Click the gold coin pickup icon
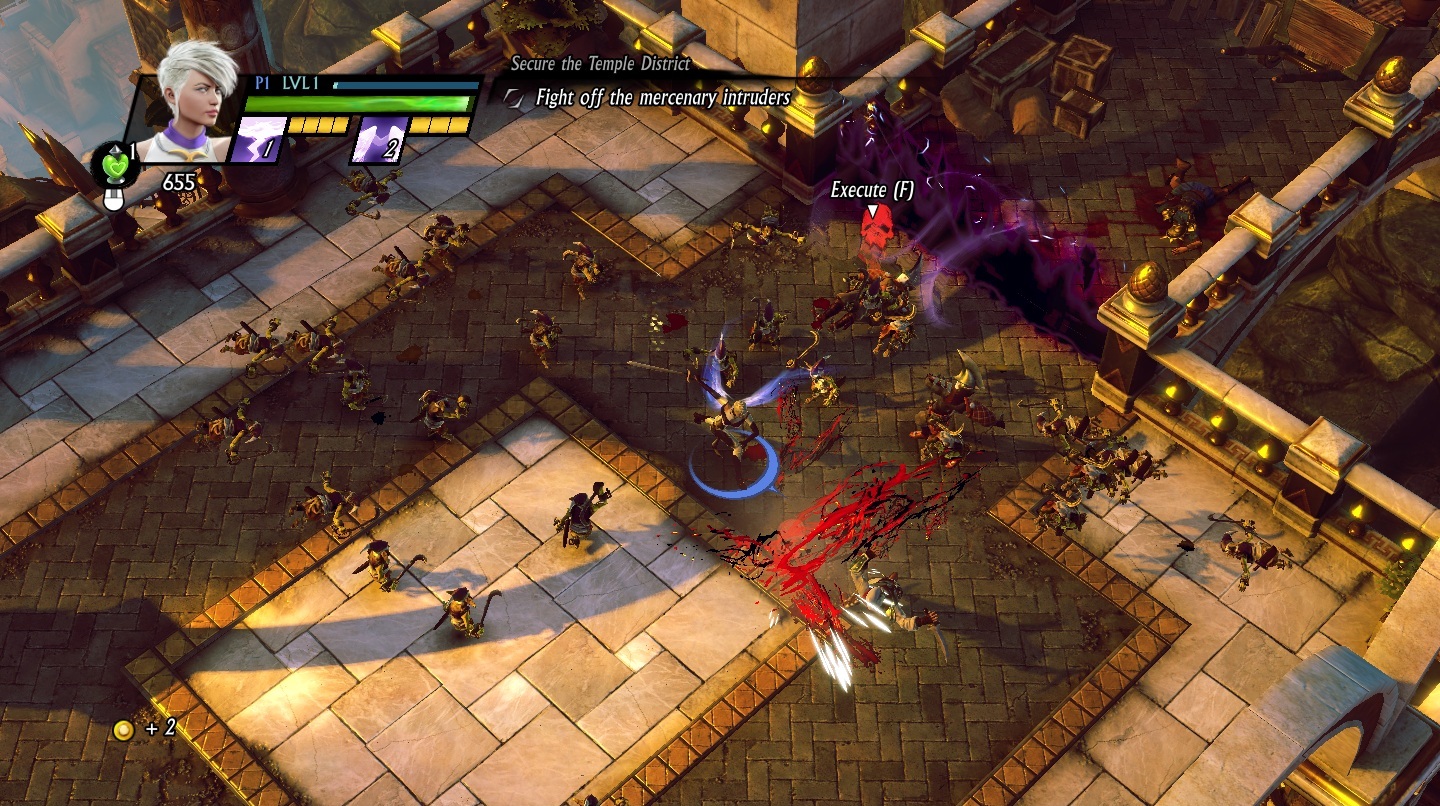This screenshot has width=1440, height=806. point(124,729)
